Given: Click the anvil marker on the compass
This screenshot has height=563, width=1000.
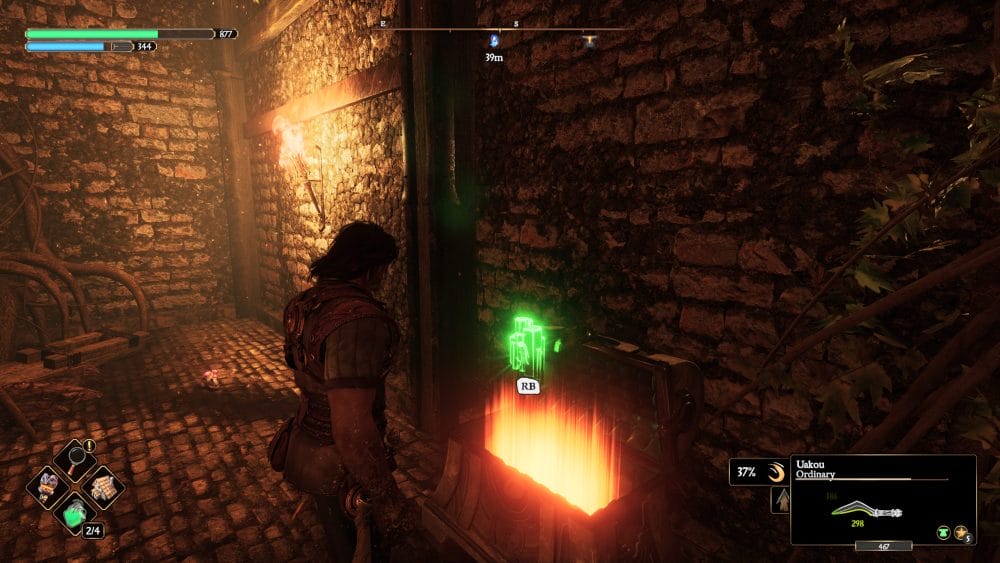Looking at the screenshot, I should [x=589, y=41].
